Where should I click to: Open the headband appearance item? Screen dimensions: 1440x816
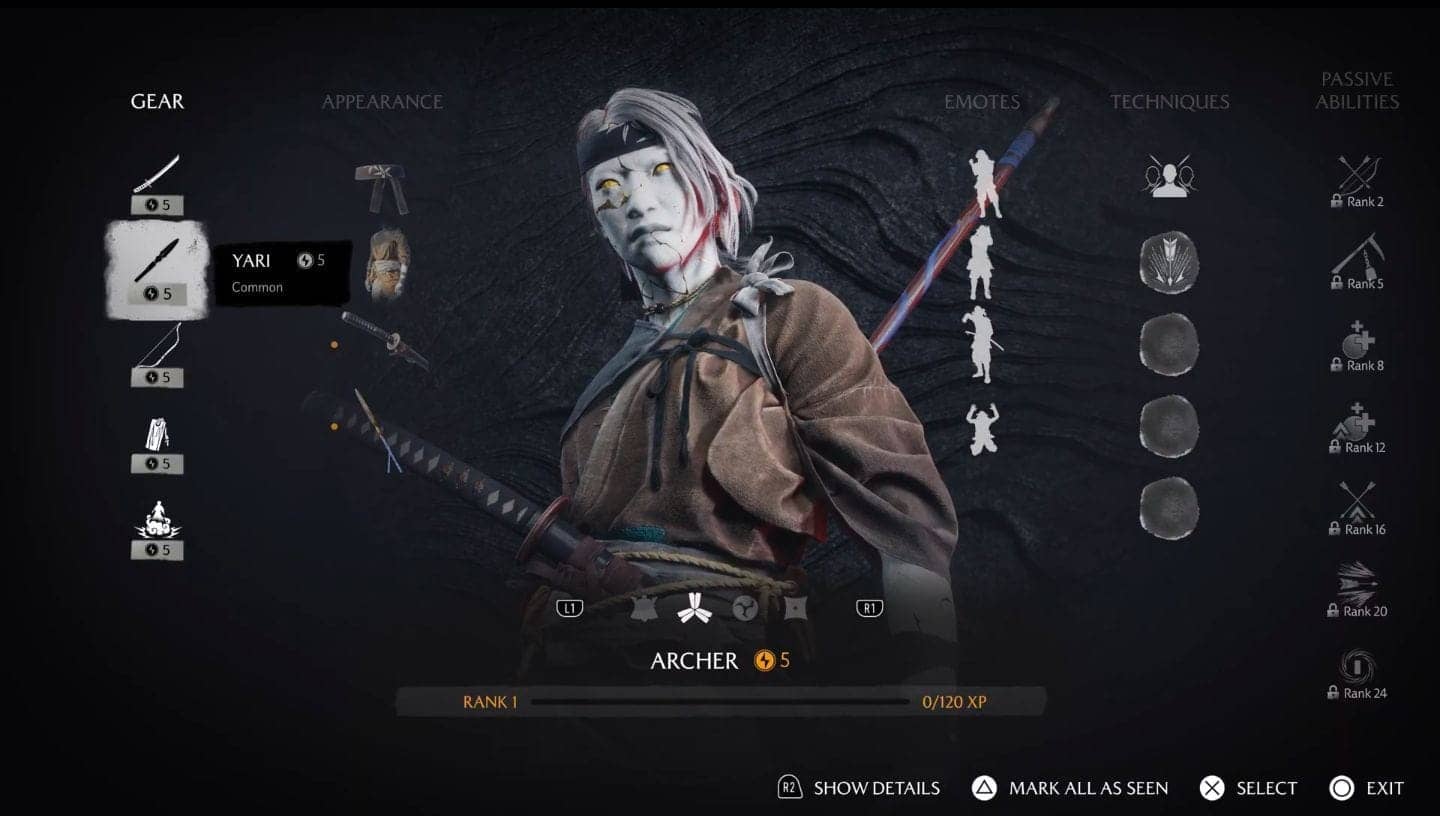[381, 188]
